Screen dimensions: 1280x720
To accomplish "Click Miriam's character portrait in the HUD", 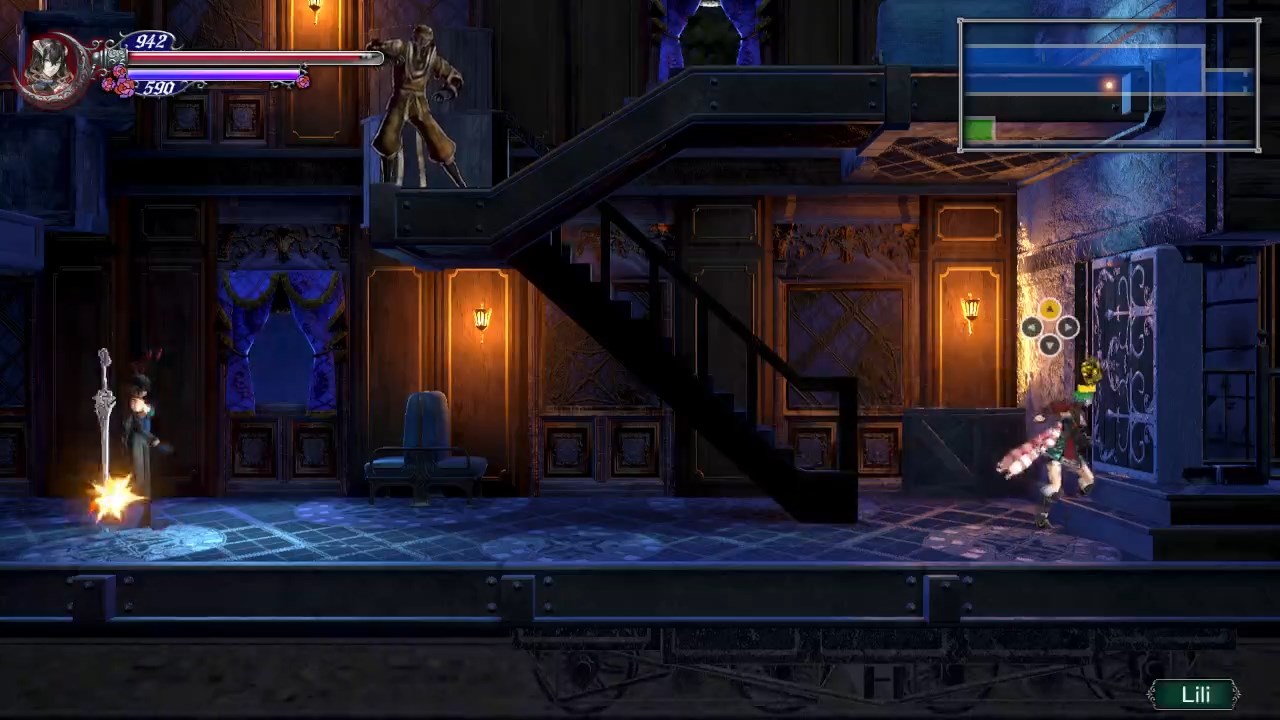I will tap(48, 65).
